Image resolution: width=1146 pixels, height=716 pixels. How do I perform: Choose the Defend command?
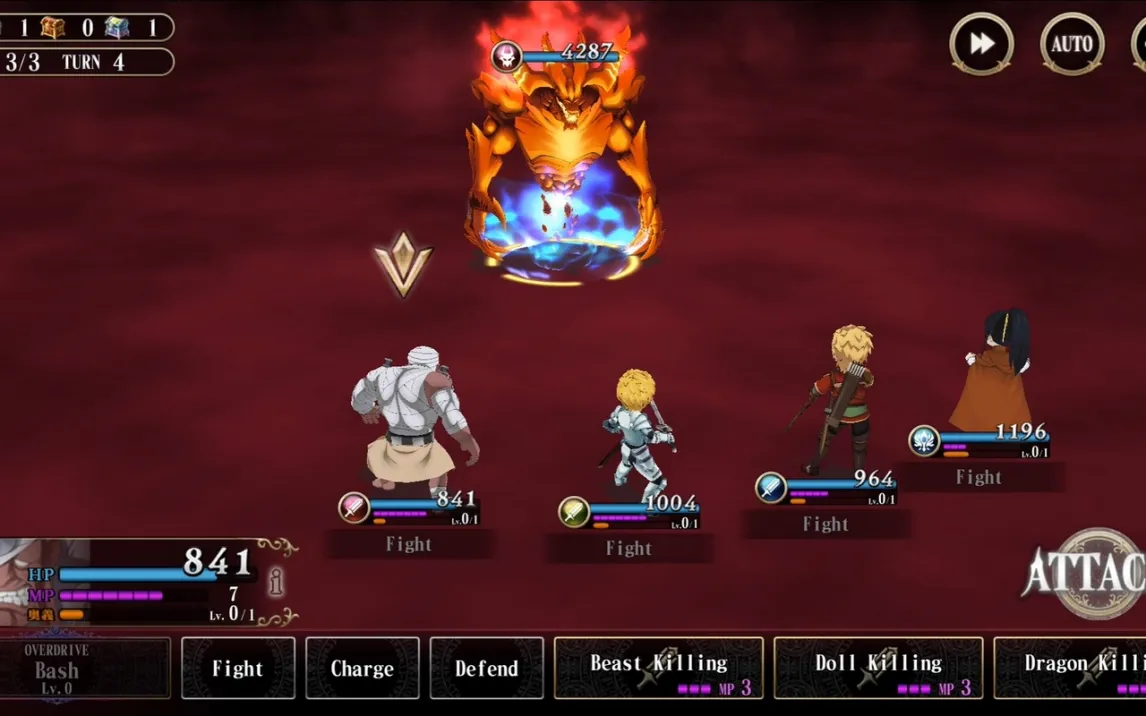(x=486, y=668)
